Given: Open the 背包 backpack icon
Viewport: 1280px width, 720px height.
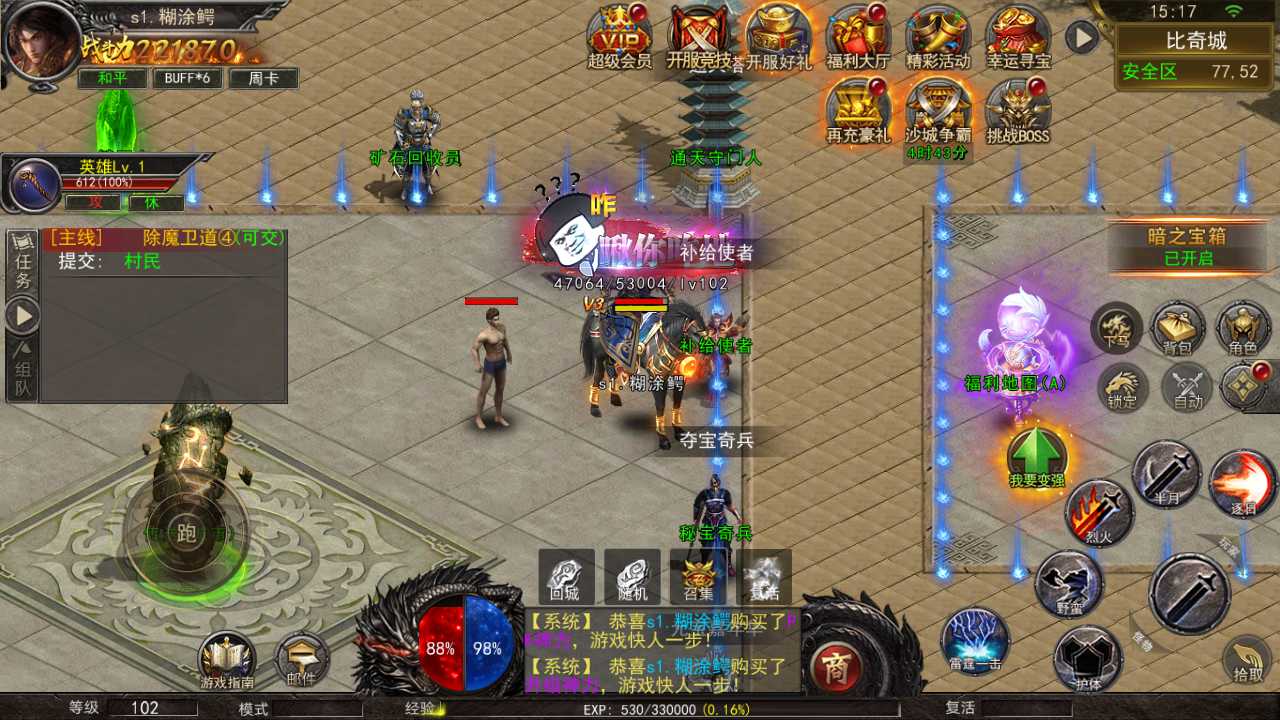Looking at the screenshot, I should [1178, 327].
